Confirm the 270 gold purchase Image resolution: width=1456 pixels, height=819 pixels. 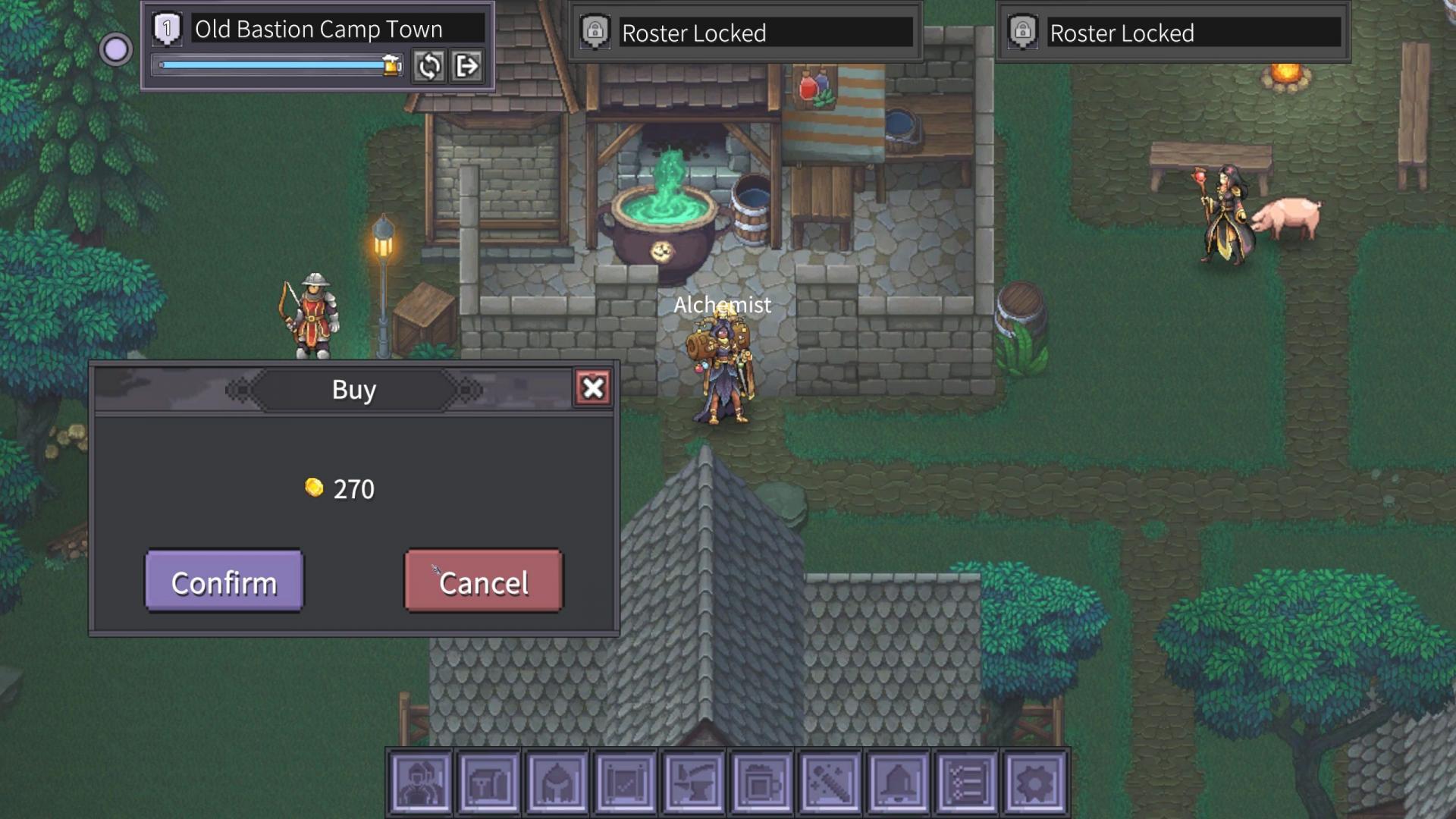tap(224, 582)
